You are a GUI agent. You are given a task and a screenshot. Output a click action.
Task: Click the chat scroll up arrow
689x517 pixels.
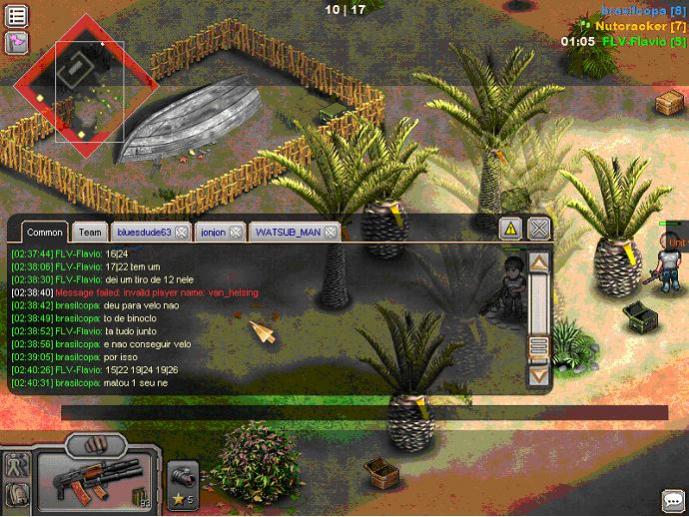(539, 263)
